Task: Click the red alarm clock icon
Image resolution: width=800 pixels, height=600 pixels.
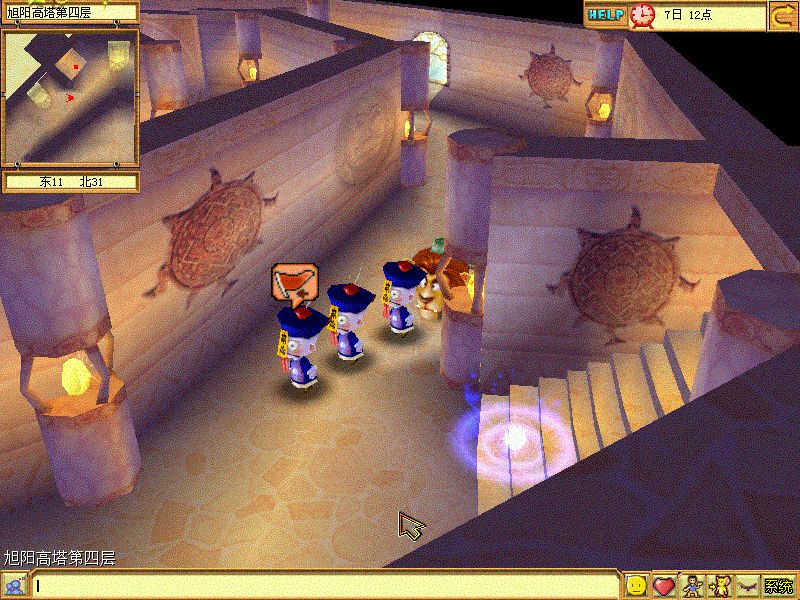Action: 642,14
